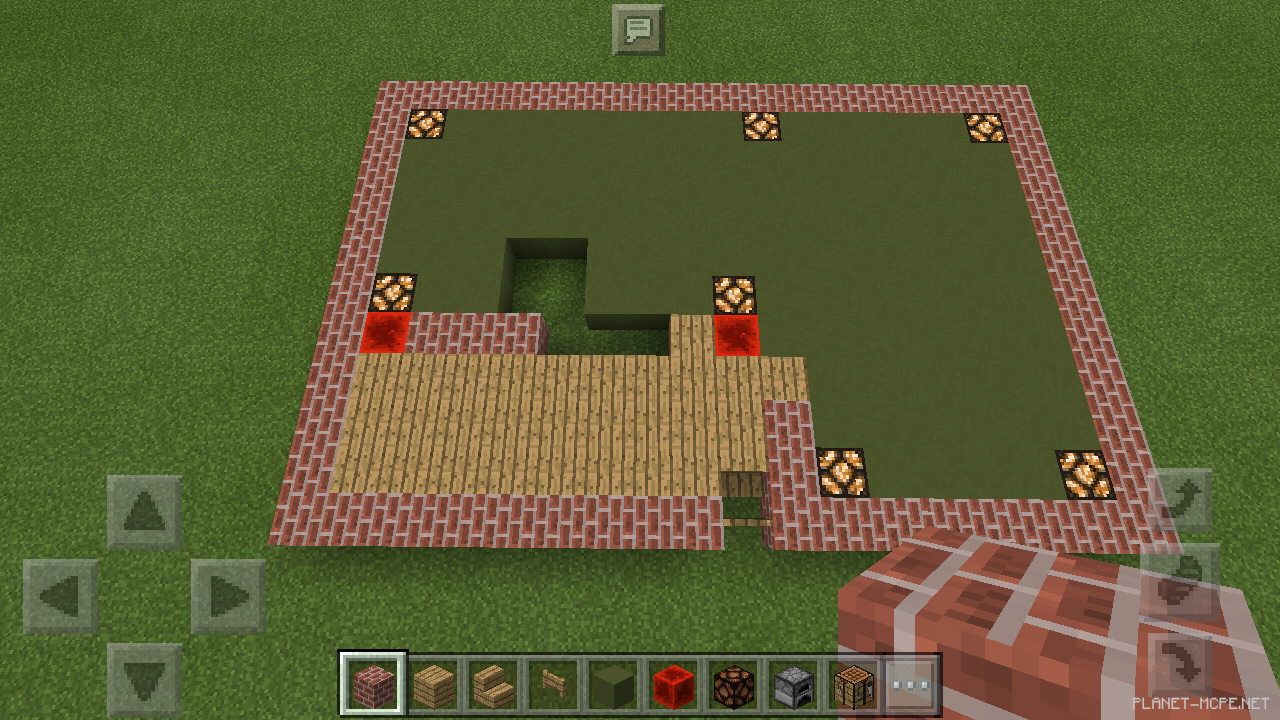Select the furnace in the hotbar
The height and width of the screenshot is (720, 1280).
(793, 684)
